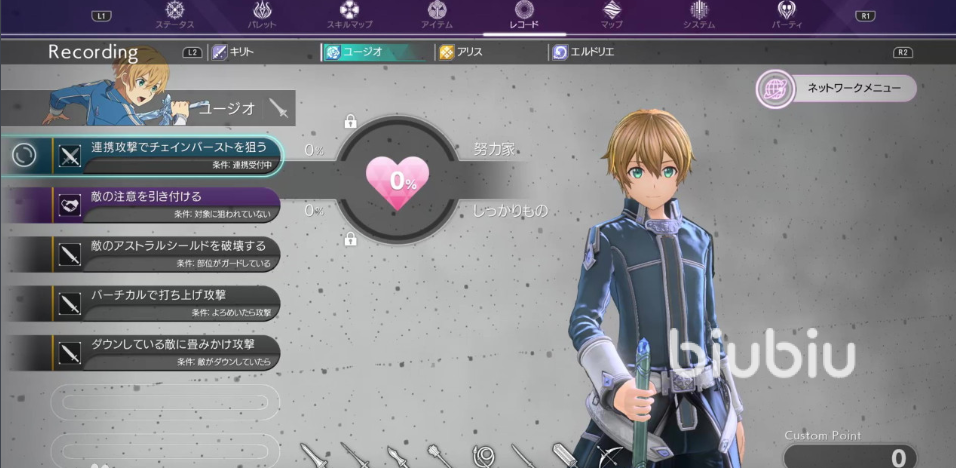Open the パーティ (Party) tab
This screenshot has height=468, width=956.
pos(786,14)
